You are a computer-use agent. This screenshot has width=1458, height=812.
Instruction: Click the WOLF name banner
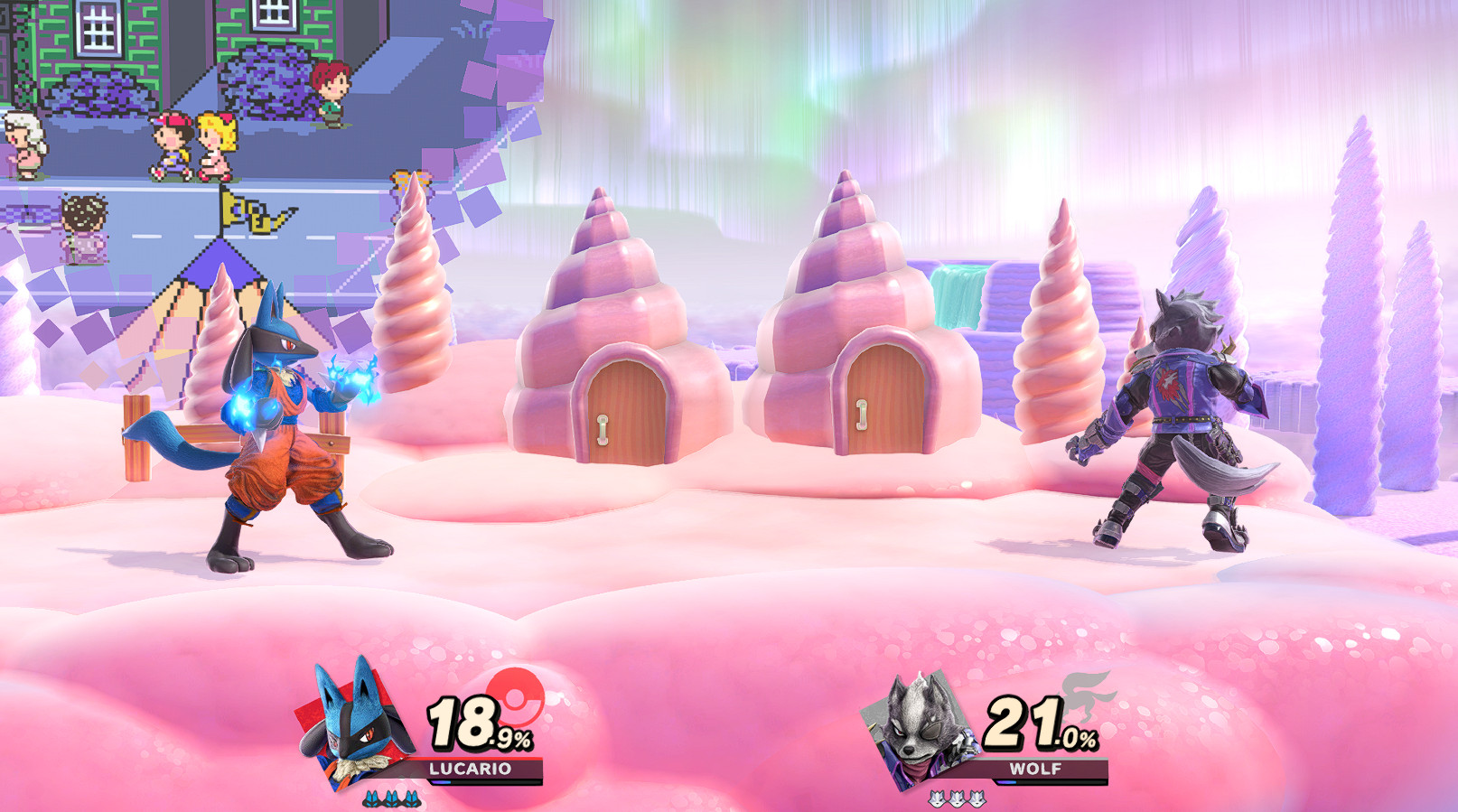coord(1034,770)
